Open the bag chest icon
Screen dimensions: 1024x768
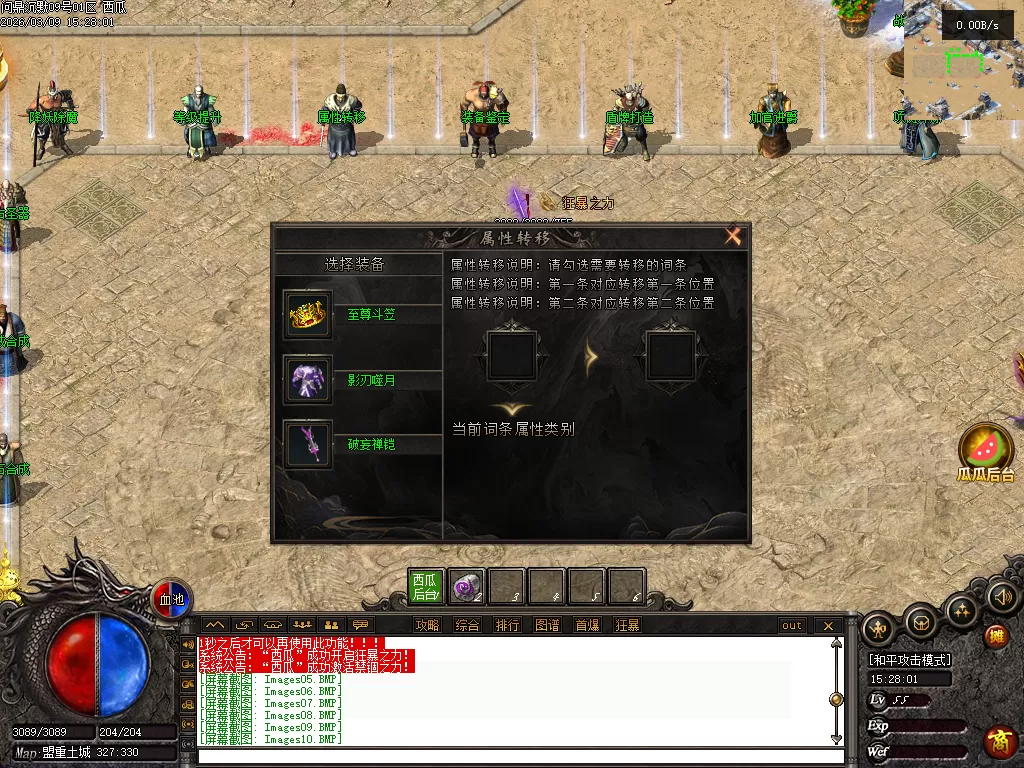coord(920,623)
